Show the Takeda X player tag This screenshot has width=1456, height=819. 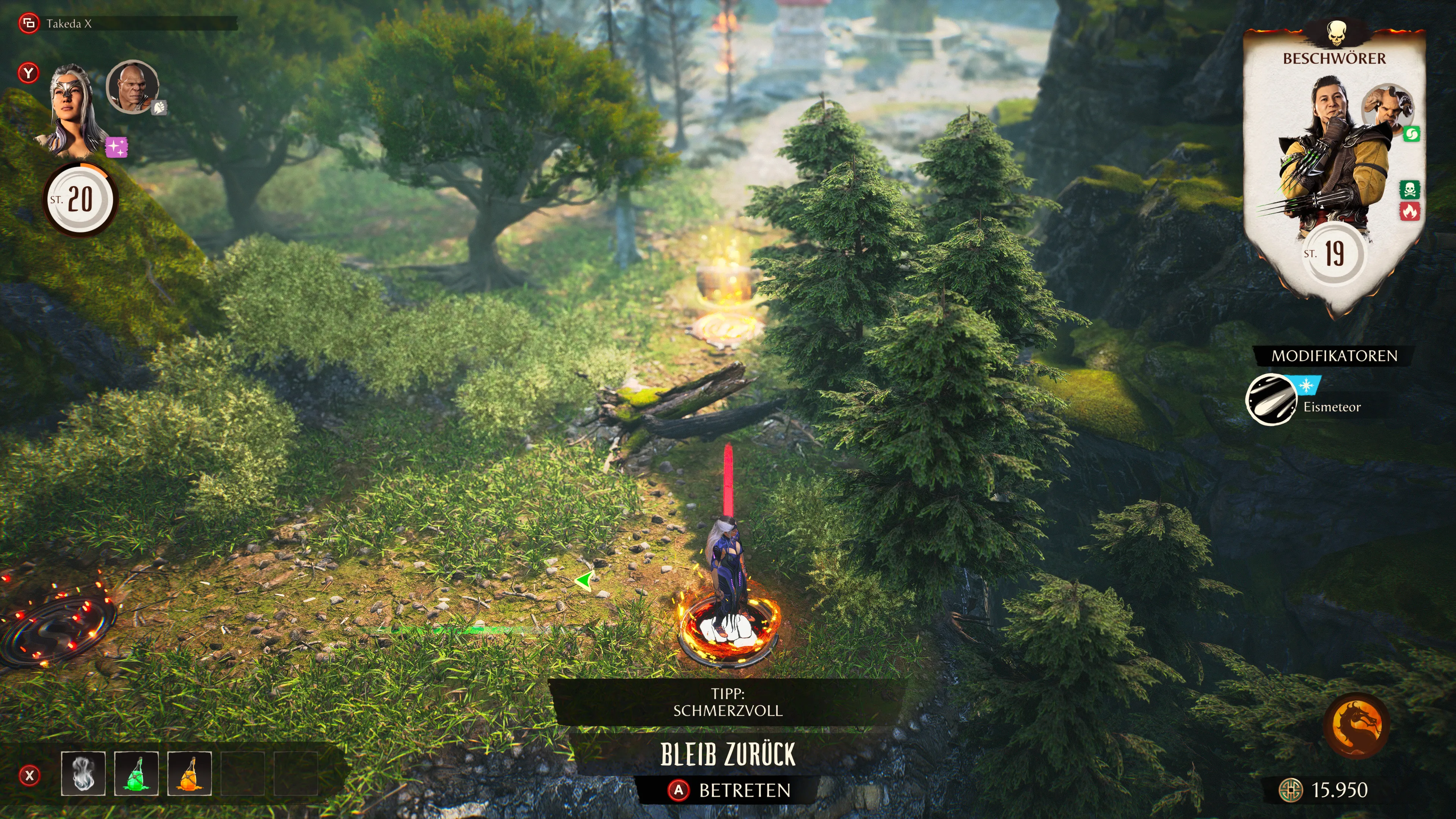(x=68, y=24)
